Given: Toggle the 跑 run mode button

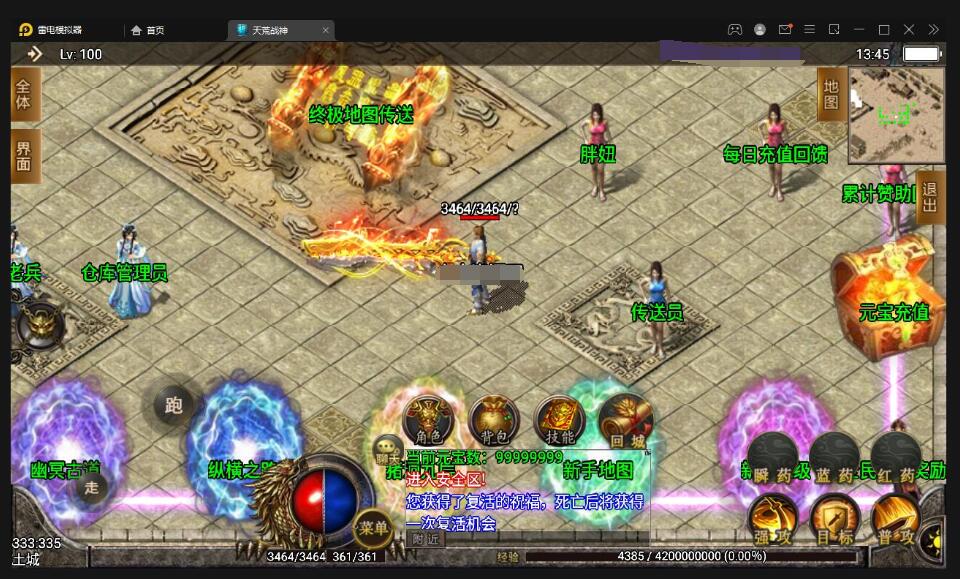Looking at the screenshot, I should [175, 405].
